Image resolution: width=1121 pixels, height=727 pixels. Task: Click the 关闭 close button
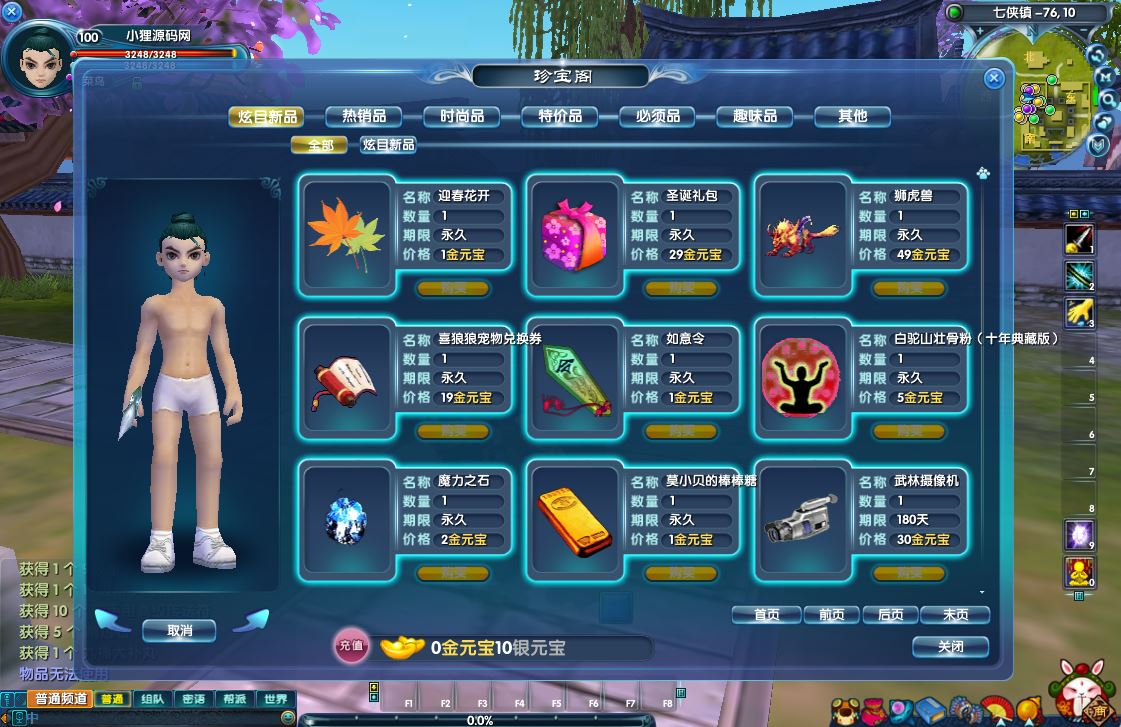pos(950,647)
